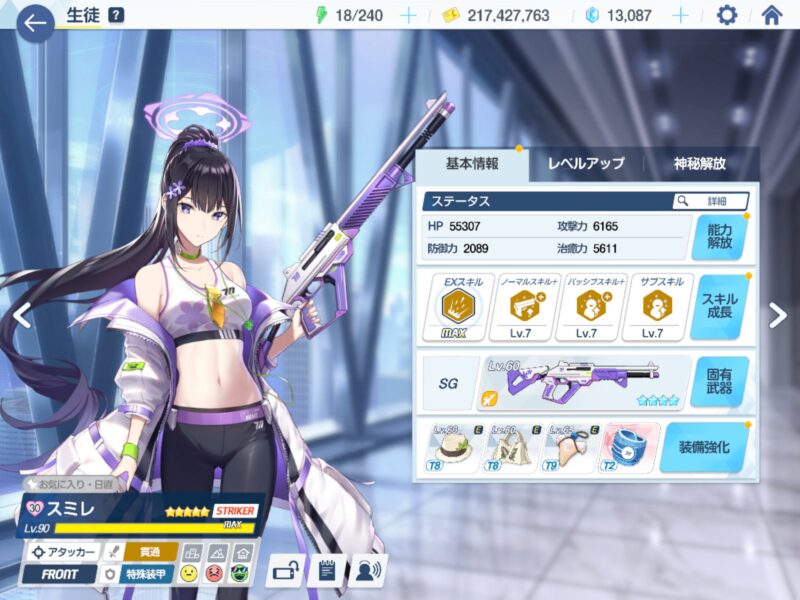Image resolution: width=800 pixels, height=600 pixels.
Task: Open the help icon next to 生徒
Action: tap(116, 15)
